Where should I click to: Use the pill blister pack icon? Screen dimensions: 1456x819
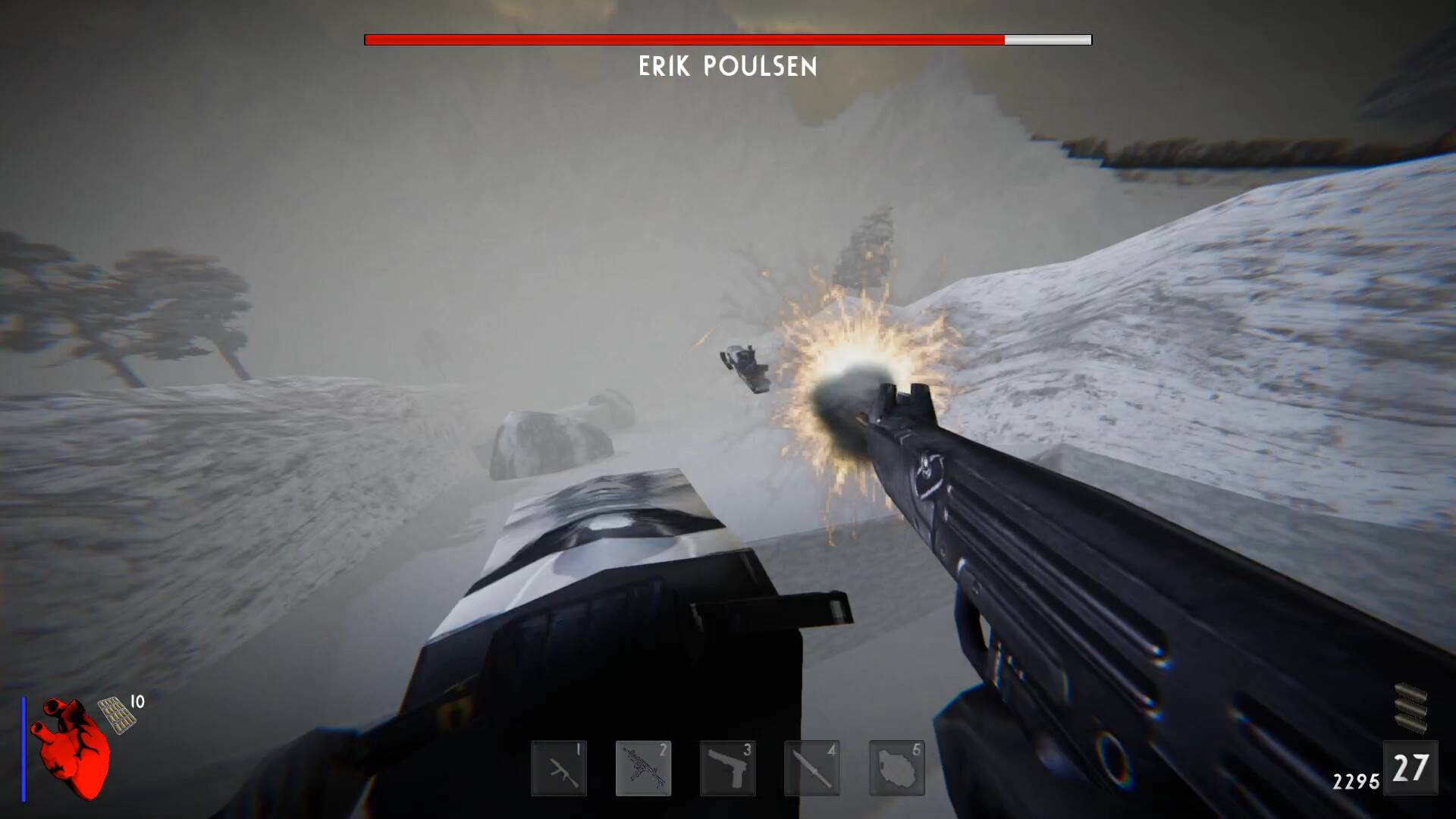point(117,714)
